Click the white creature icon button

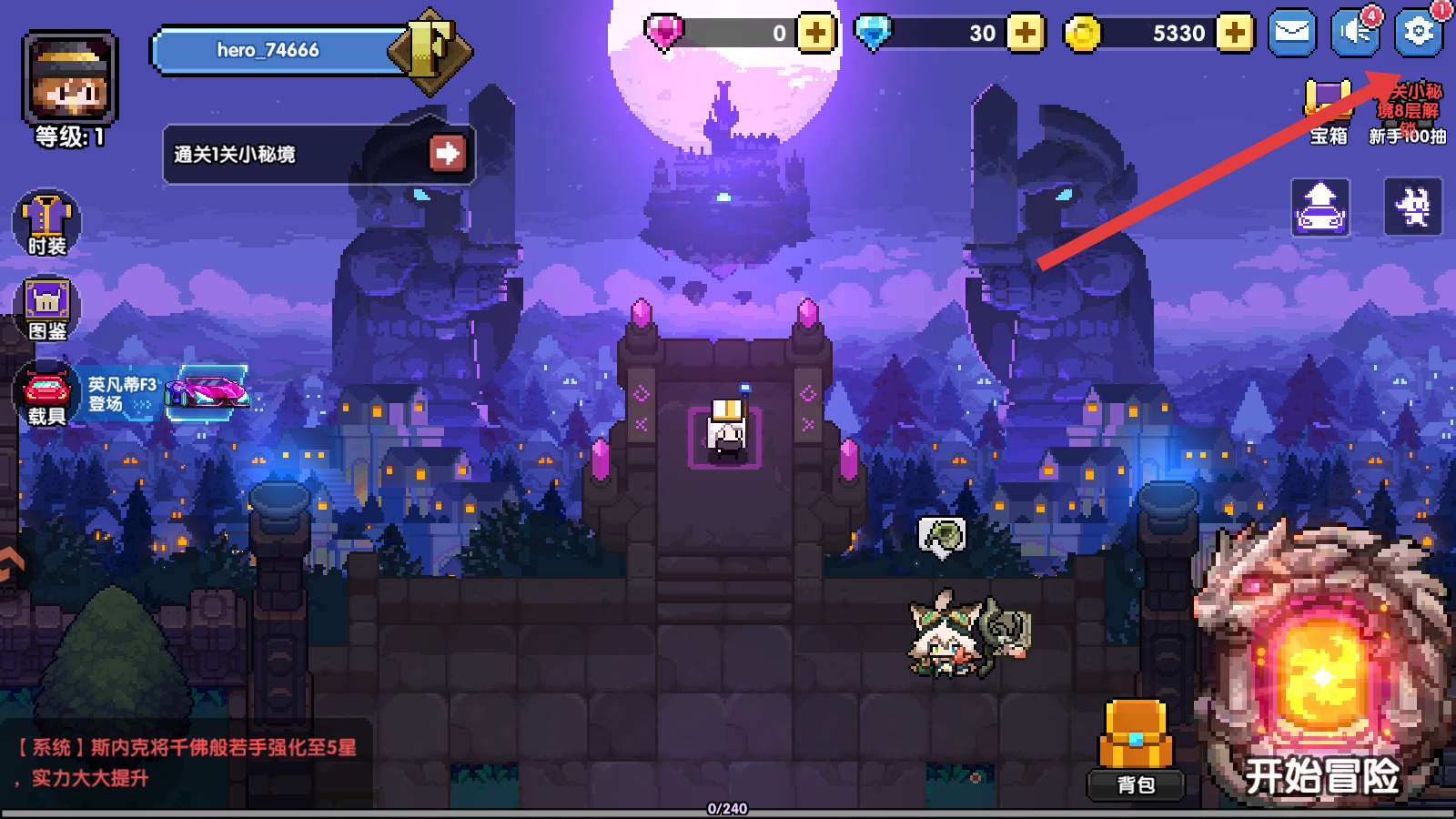[x=1413, y=207]
